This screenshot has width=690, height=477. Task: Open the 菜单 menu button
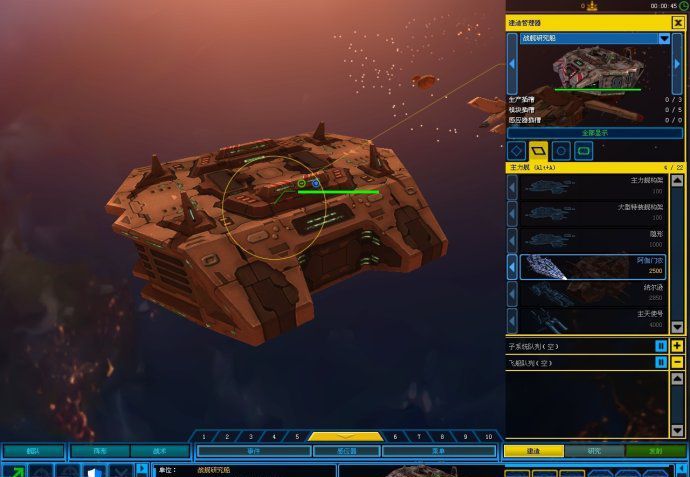click(x=438, y=451)
